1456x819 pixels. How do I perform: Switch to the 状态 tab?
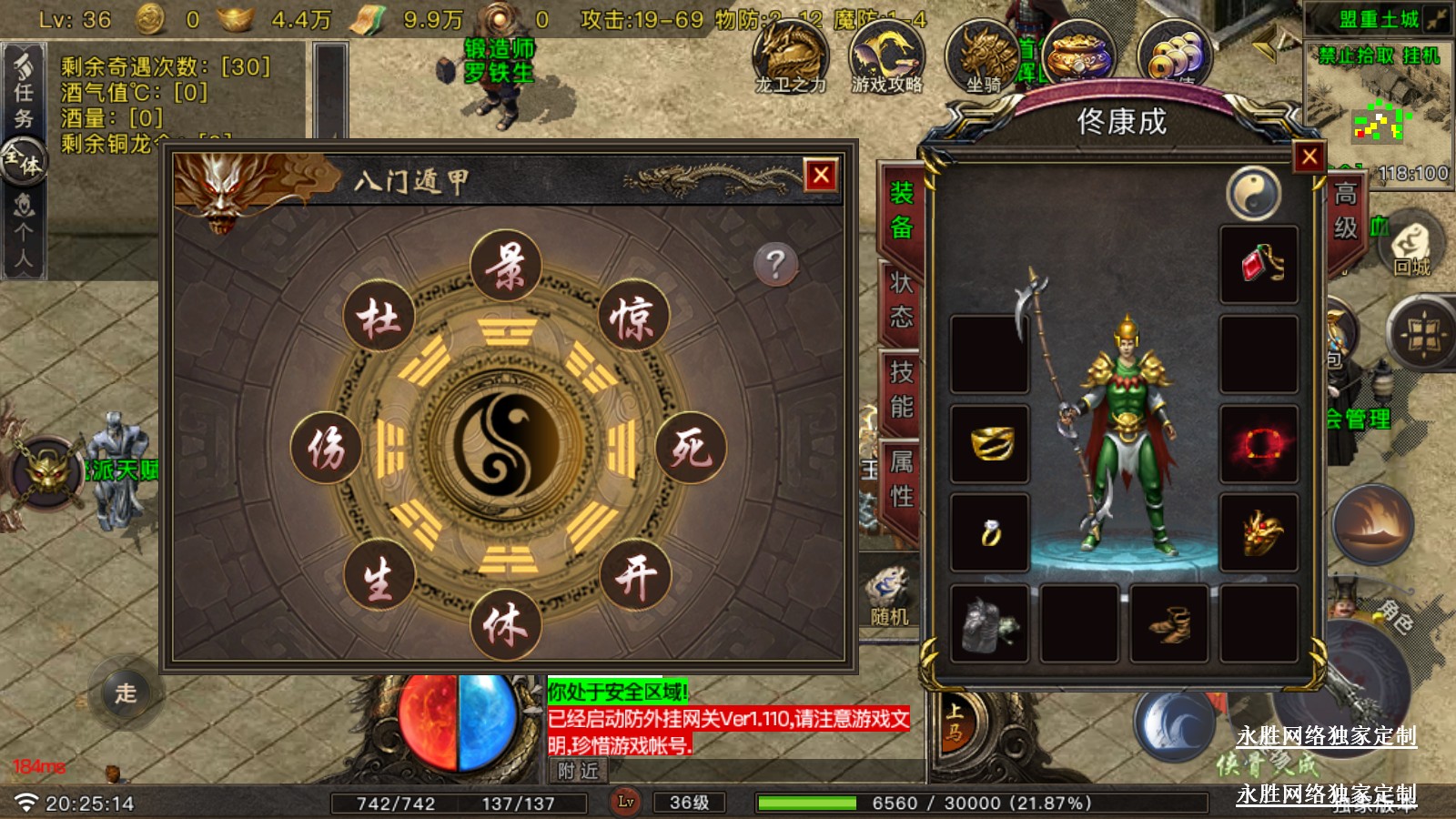pyautogui.click(x=901, y=299)
